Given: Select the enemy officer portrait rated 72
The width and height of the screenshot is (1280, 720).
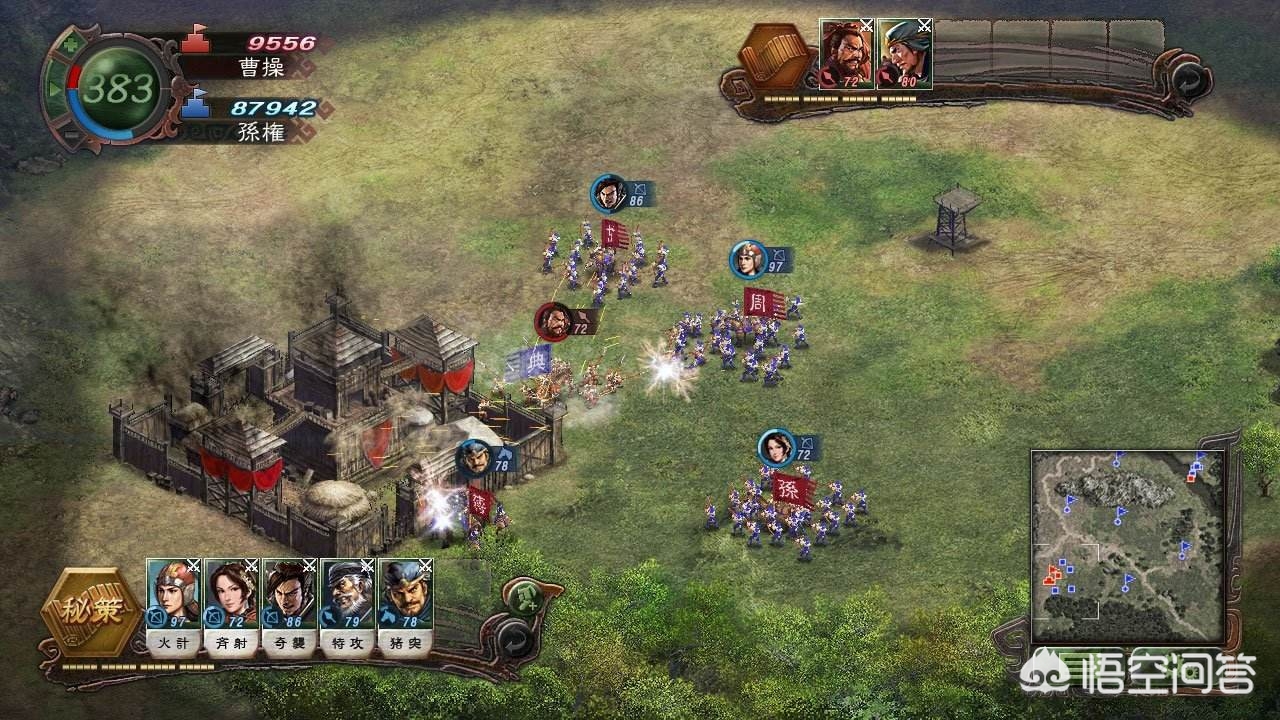Looking at the screenshot, I should [846, 54].
